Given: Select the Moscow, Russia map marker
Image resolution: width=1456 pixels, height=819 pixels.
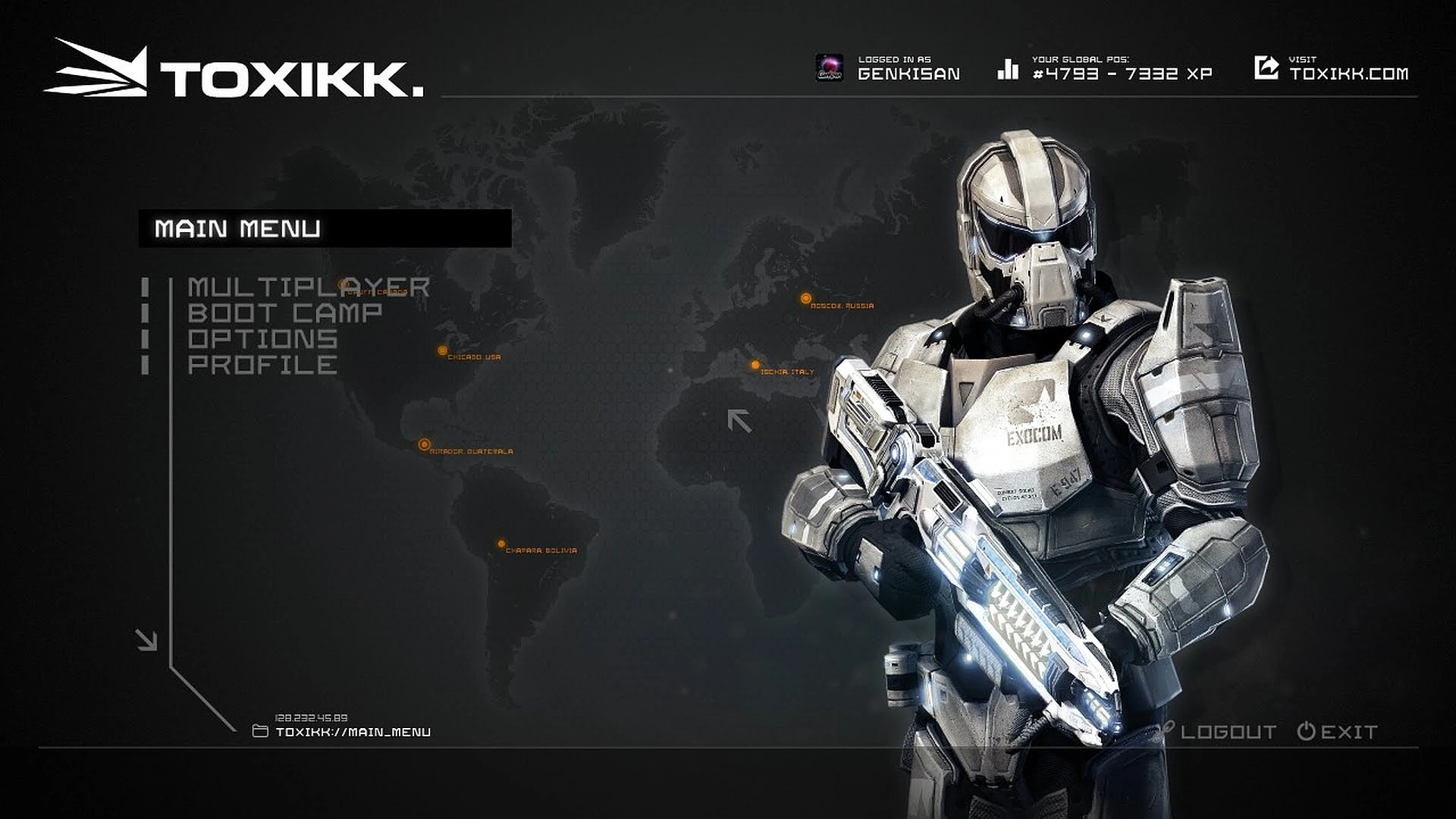Looking at the screenshot, I should pyautogui.click(x=806, y=299).
